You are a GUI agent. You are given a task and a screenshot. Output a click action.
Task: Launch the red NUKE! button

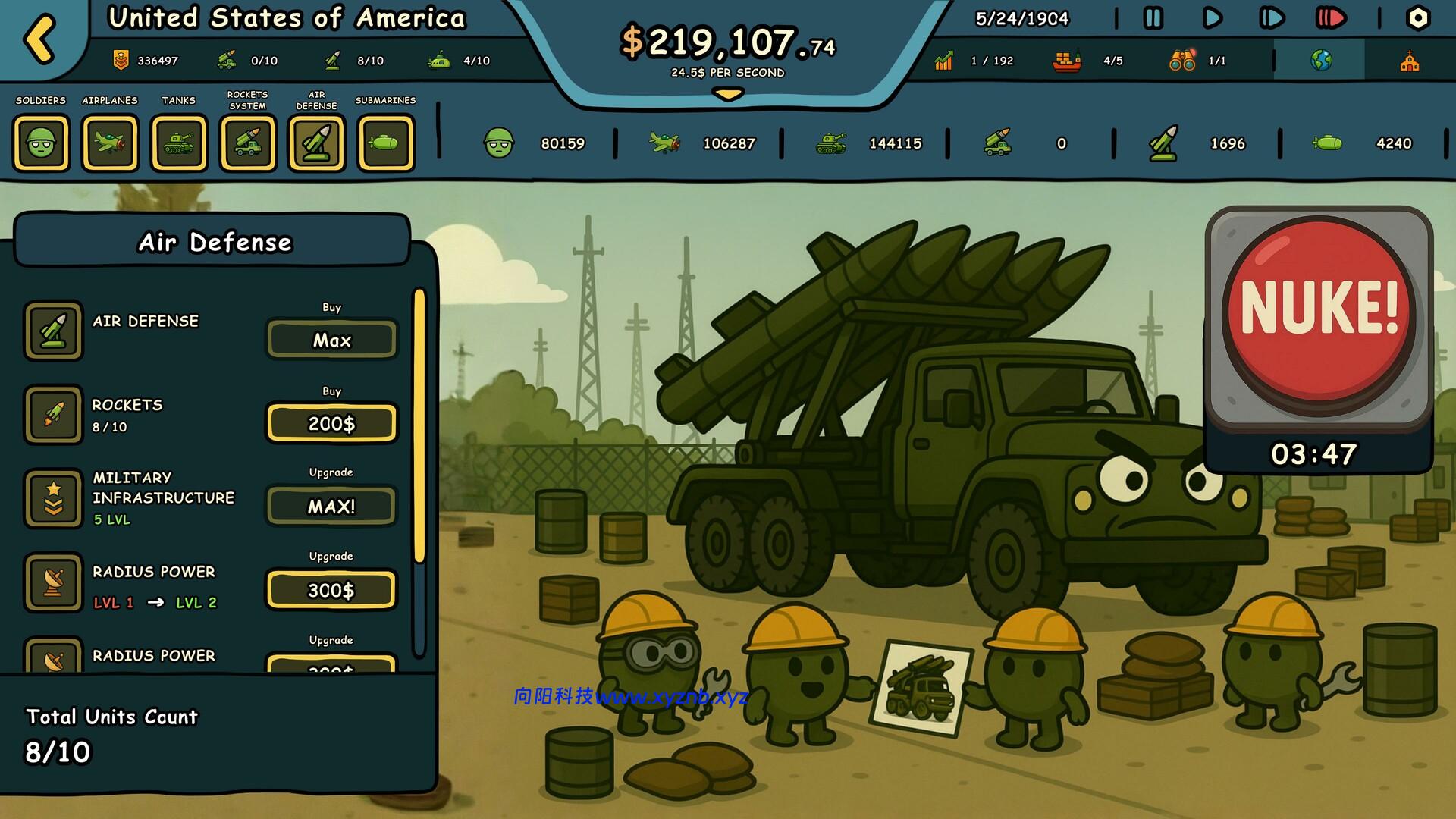point(1319,311)
